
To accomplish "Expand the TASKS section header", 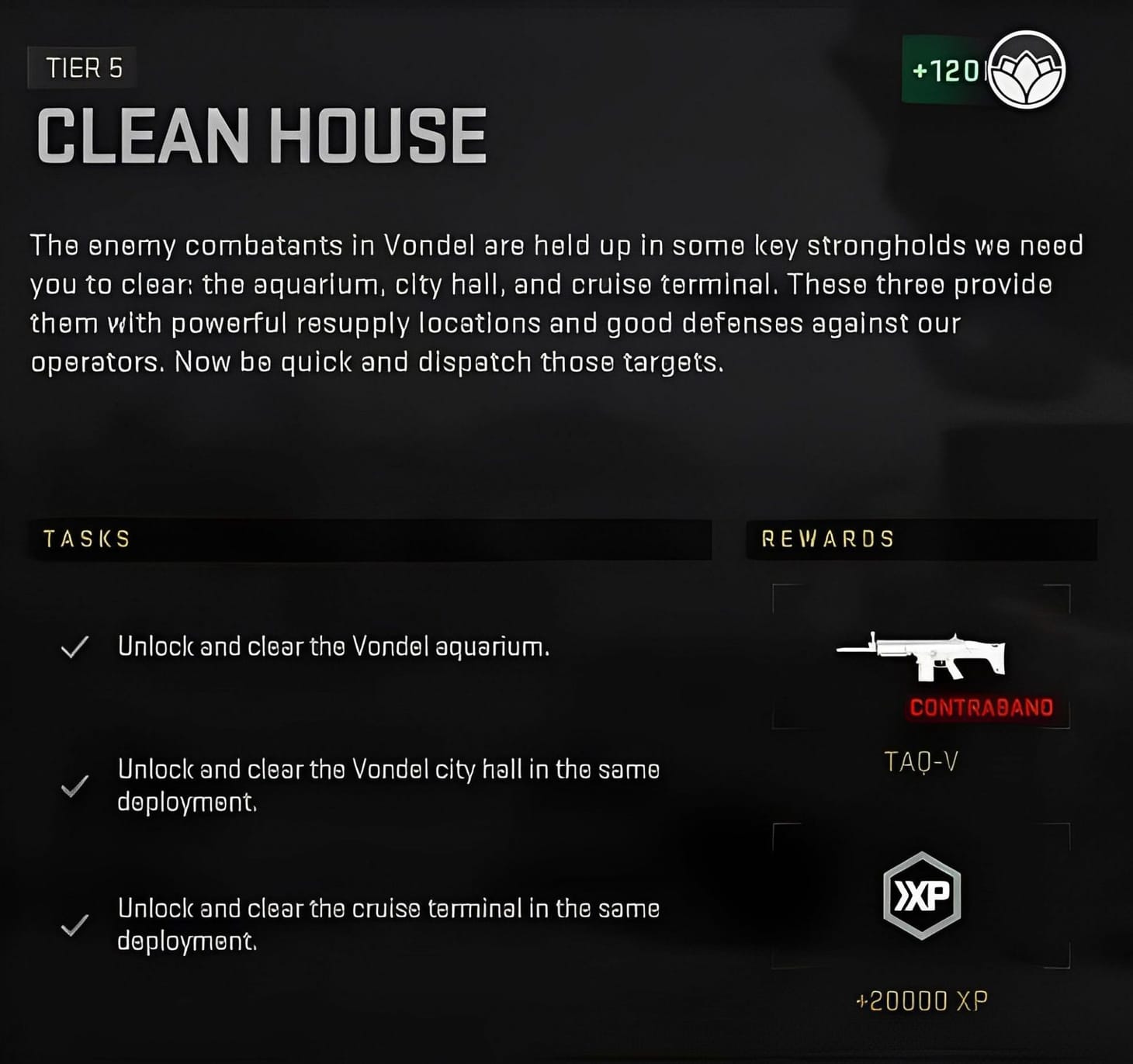I will (x=87, y=538).
